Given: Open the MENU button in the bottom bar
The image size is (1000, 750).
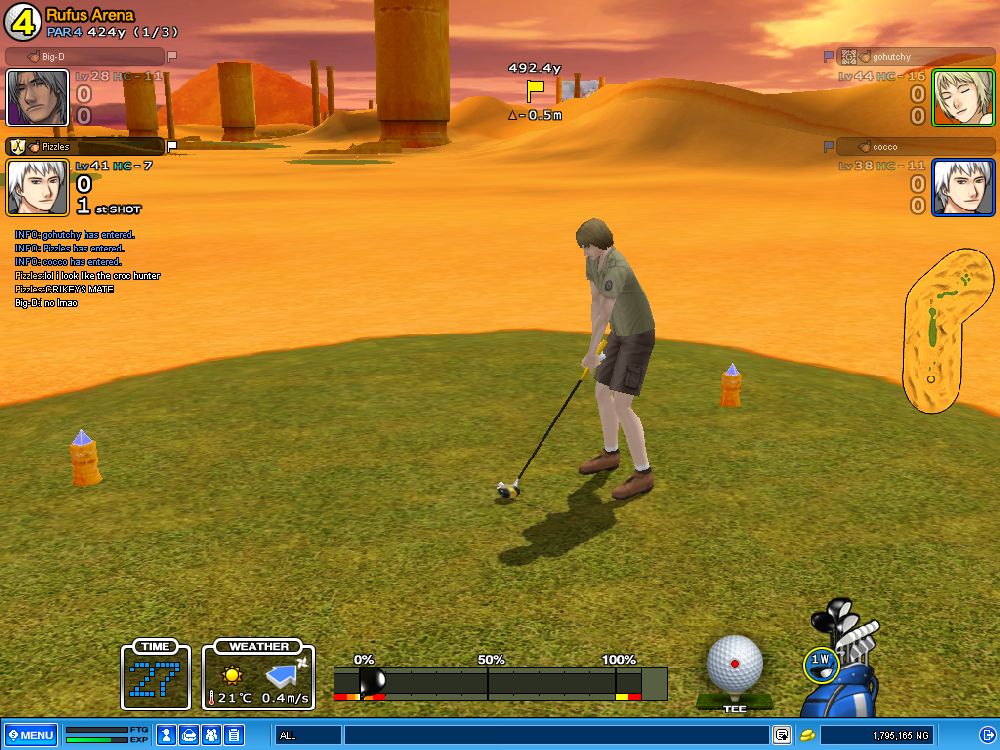Looking at the screenshot, I should [30, 735].
